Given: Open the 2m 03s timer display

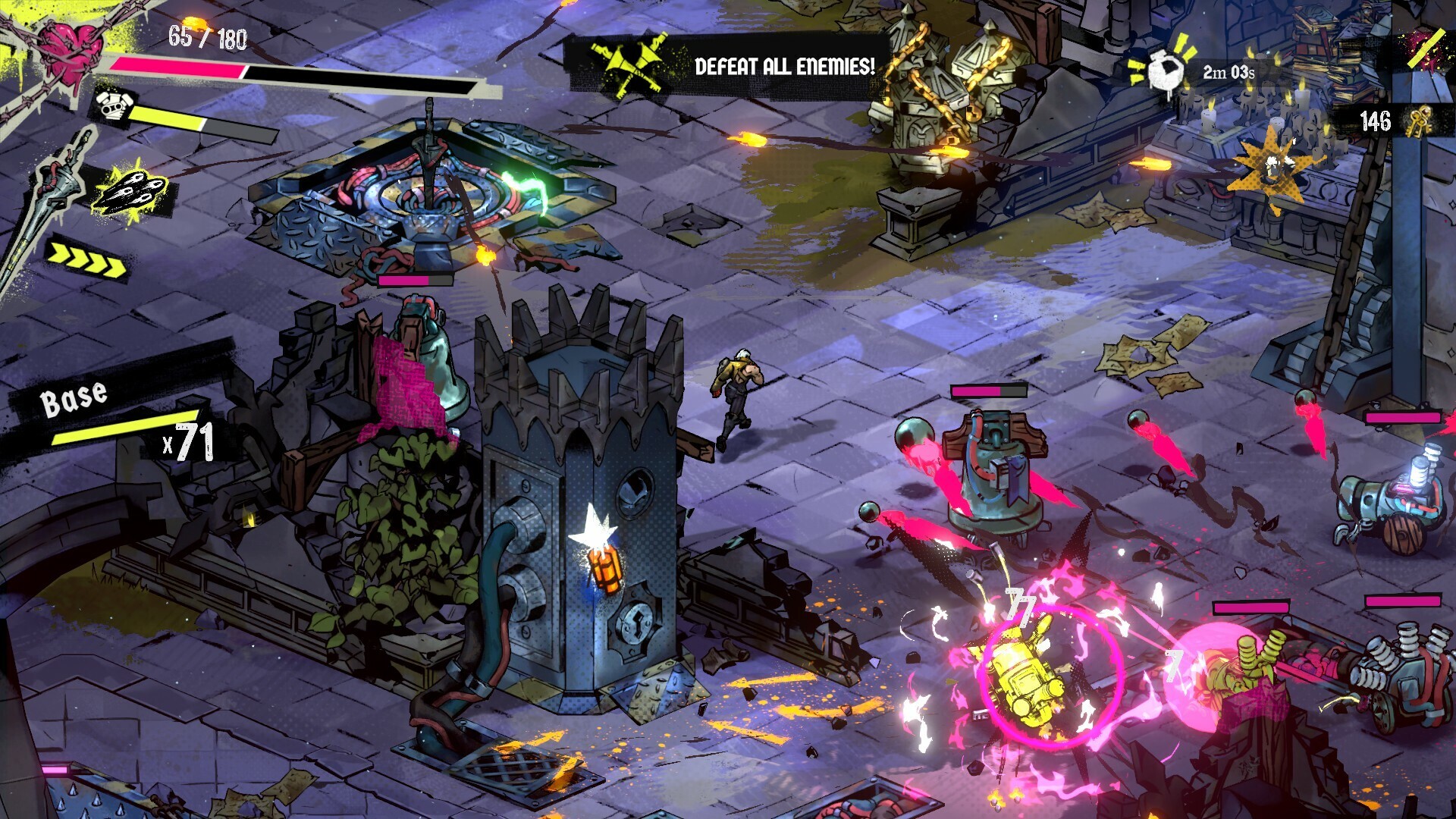Looking at the screenshot, I should 1227,72.
